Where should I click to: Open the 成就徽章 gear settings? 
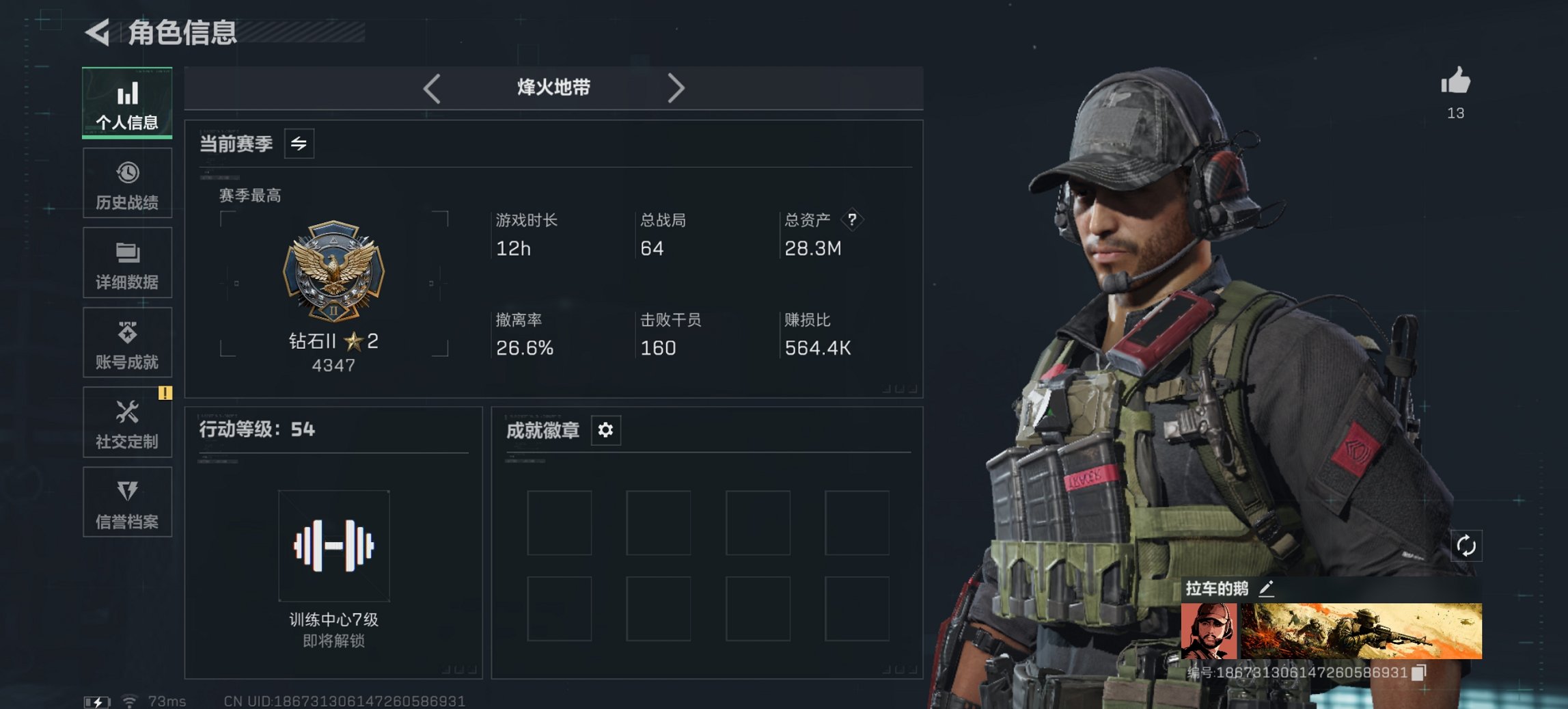pos(604,431)
